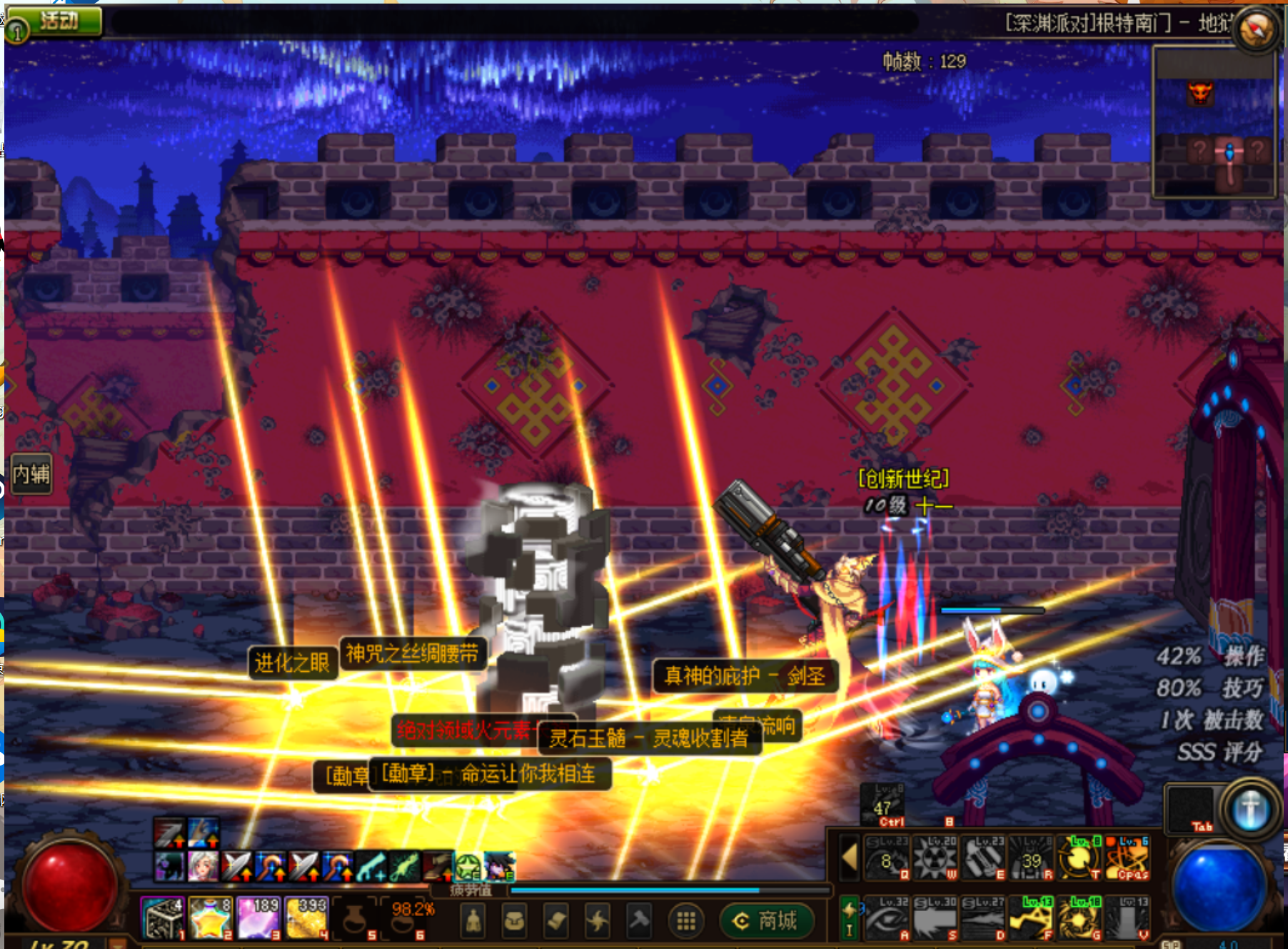Use the gold consumable with count 393

[x=306, y=918]
